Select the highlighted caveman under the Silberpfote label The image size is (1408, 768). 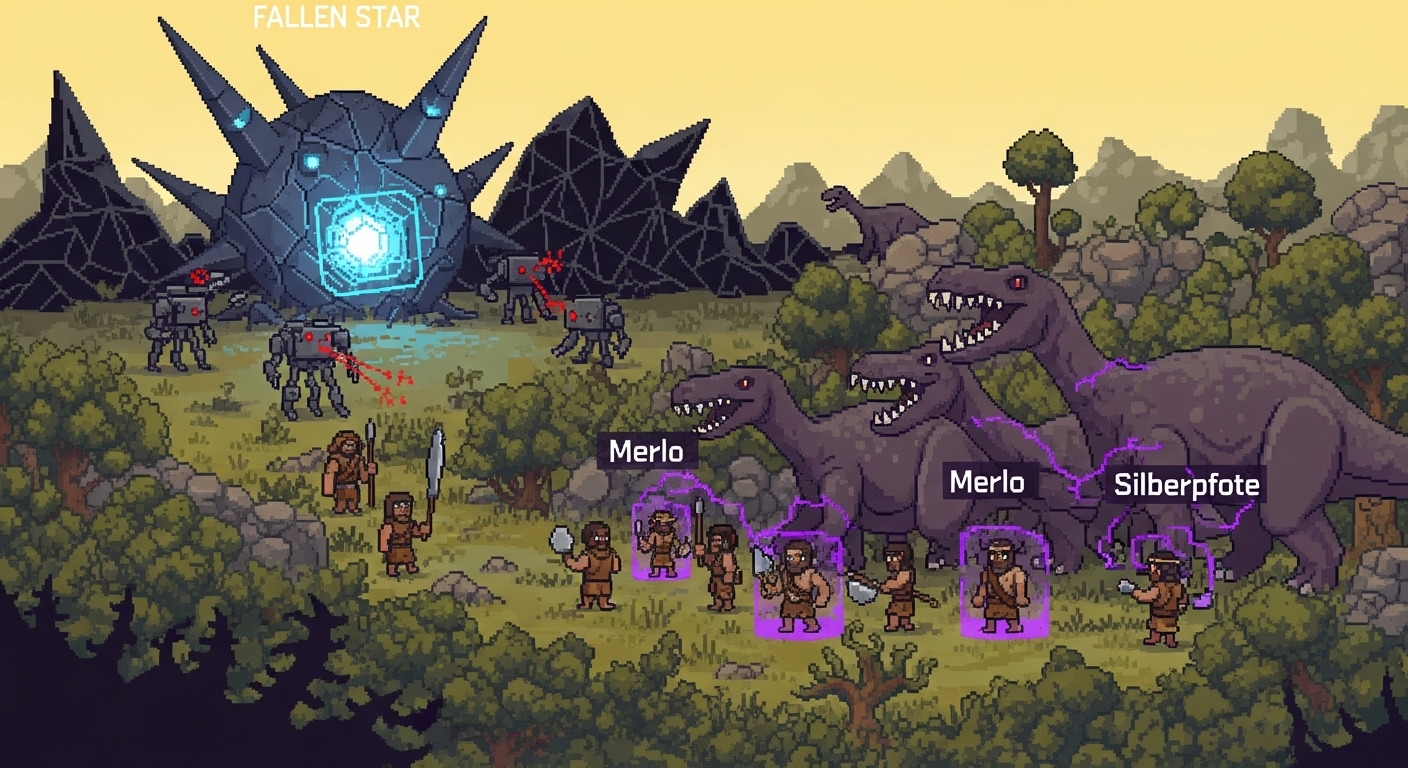[x=1160, y=597]
